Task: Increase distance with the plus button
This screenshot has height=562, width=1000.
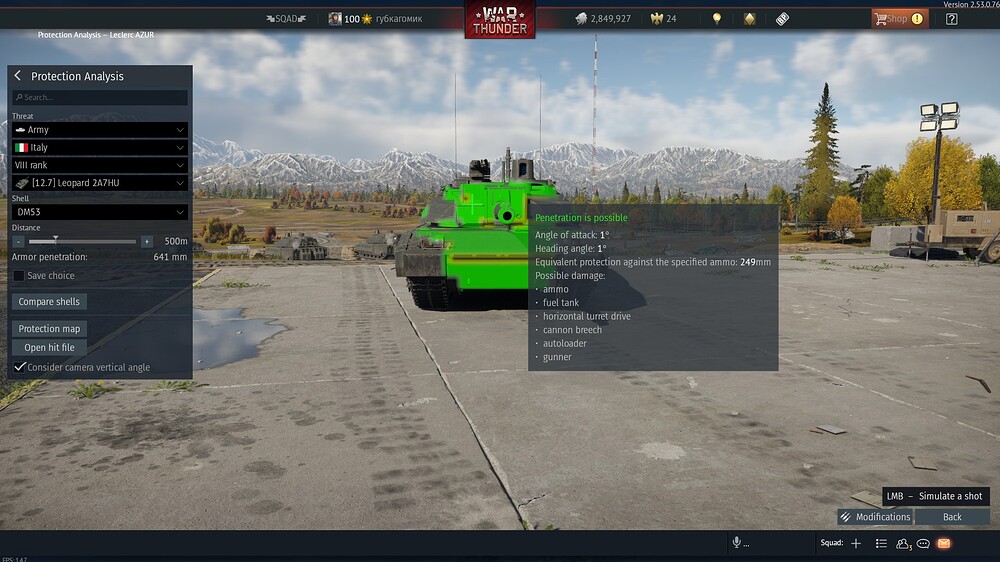Action: click(x=147, y=241)
